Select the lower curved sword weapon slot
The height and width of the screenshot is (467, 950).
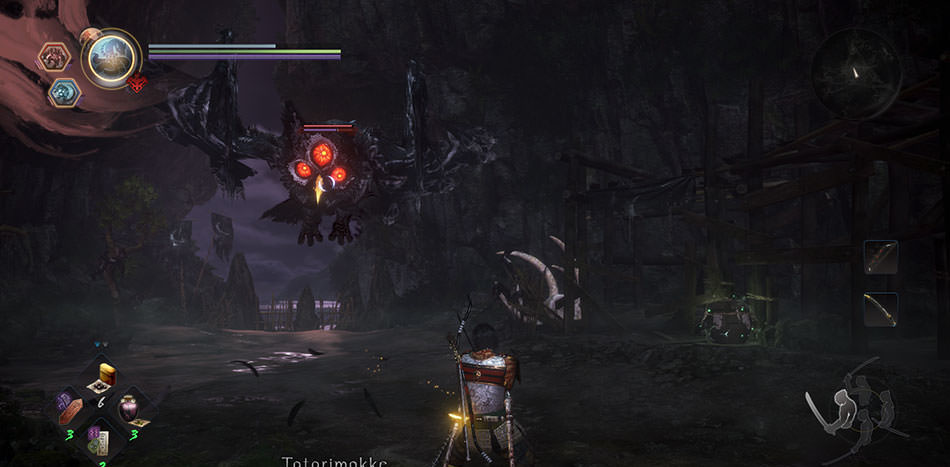point(881,308)
